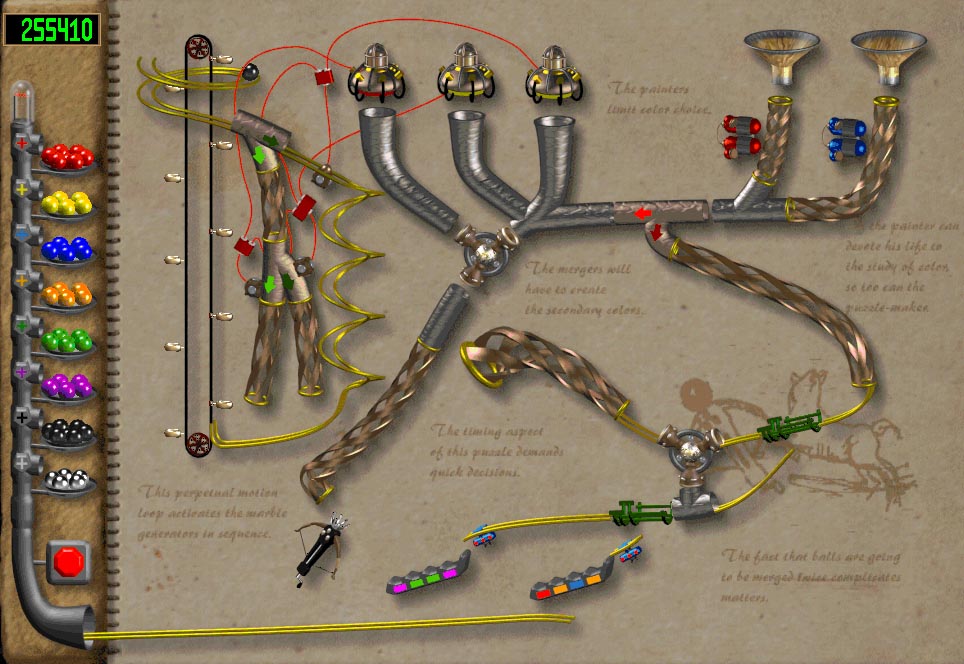964x664 pixels.
Task: Click the yellow plus on the pipe
Action: pos(22,189)
